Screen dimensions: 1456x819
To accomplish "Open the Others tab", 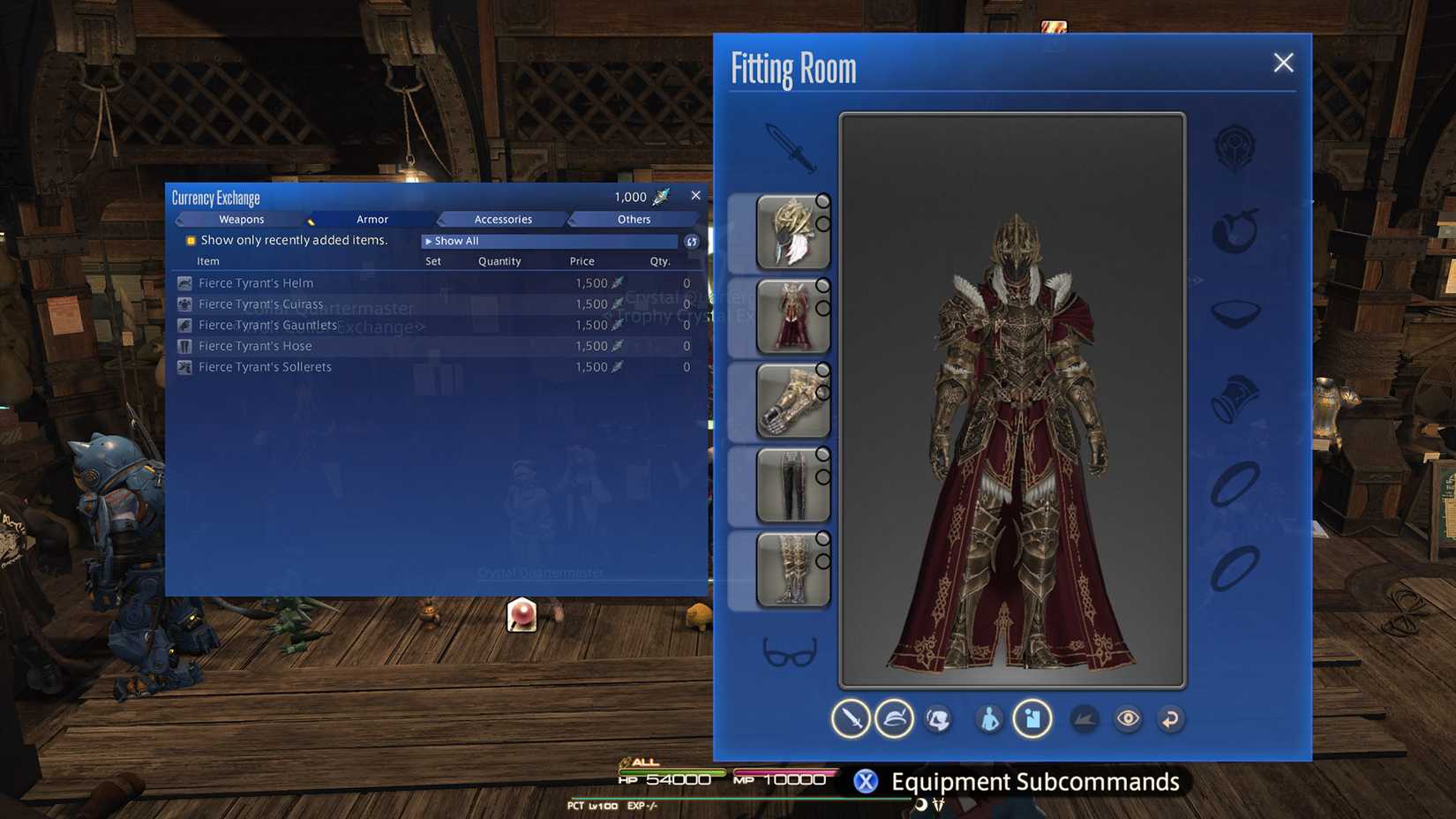I will click(x=634, y=219).
